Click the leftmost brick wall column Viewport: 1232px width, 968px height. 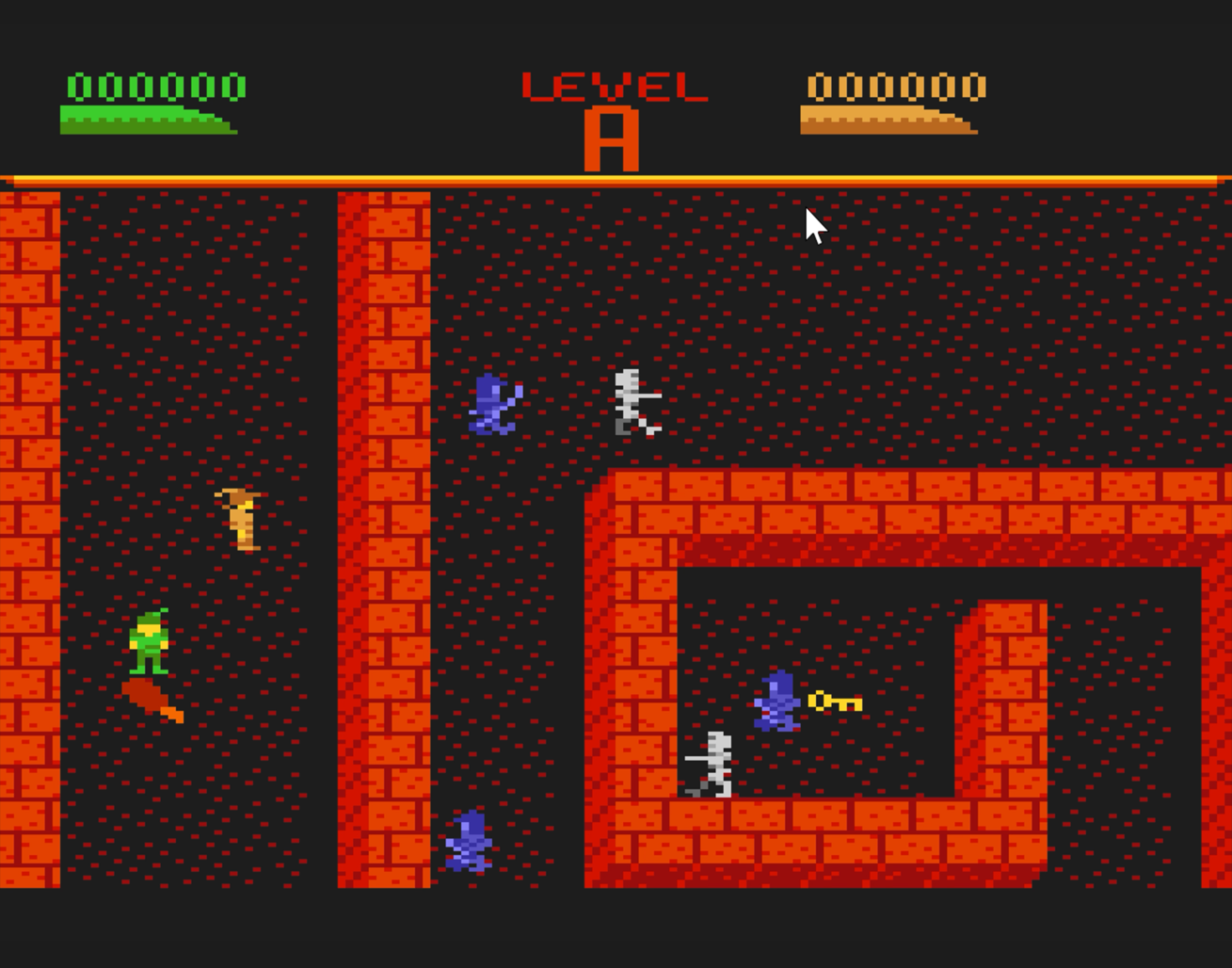[x=28, y=537]
